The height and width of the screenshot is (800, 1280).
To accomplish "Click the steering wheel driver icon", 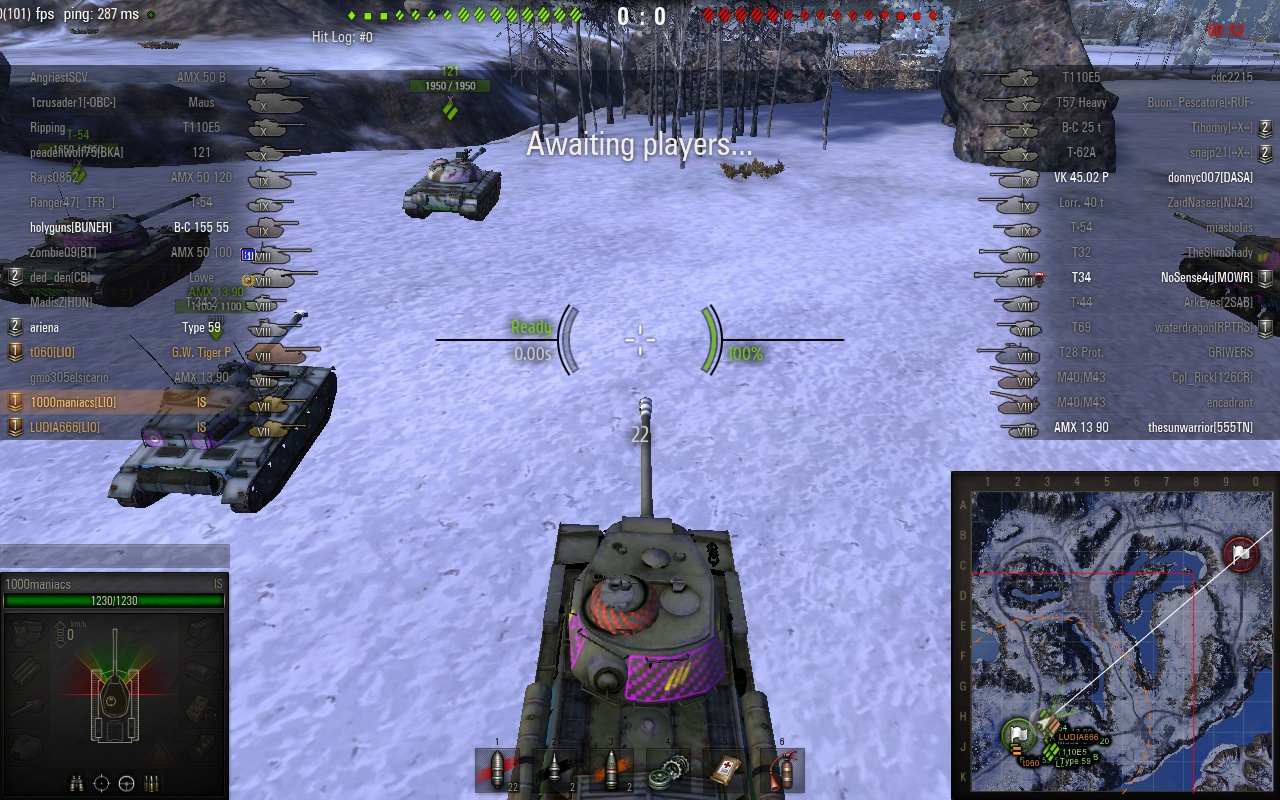I will (x=127, y=783).
